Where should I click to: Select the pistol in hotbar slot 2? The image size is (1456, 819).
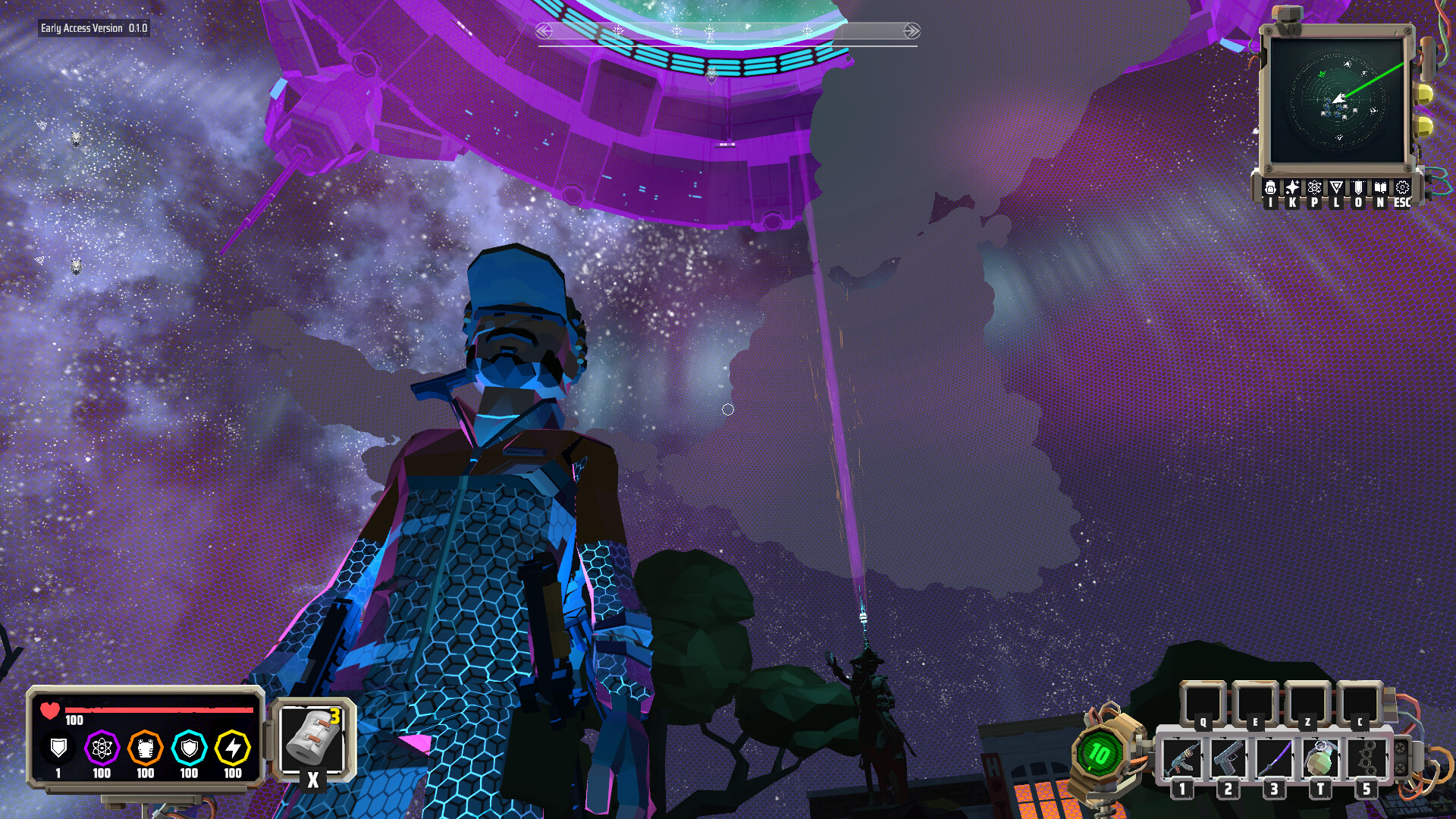pyautogui.click(x=1228, y=756)
